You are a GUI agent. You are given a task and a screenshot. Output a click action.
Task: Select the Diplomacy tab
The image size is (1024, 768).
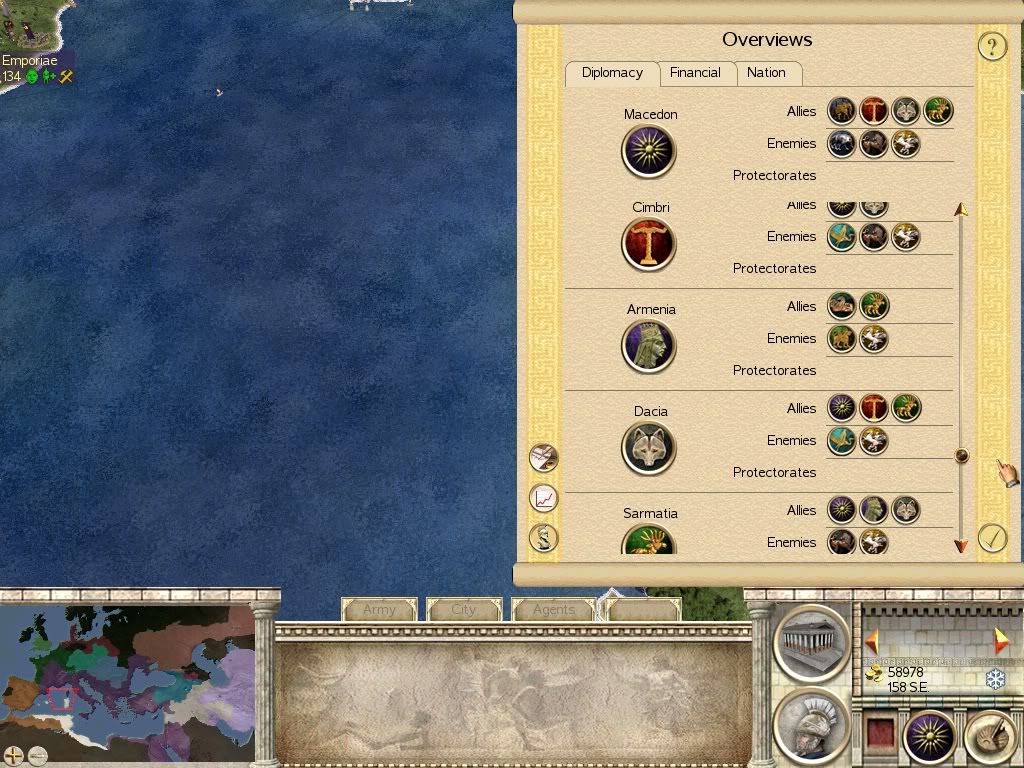(612, 73)
